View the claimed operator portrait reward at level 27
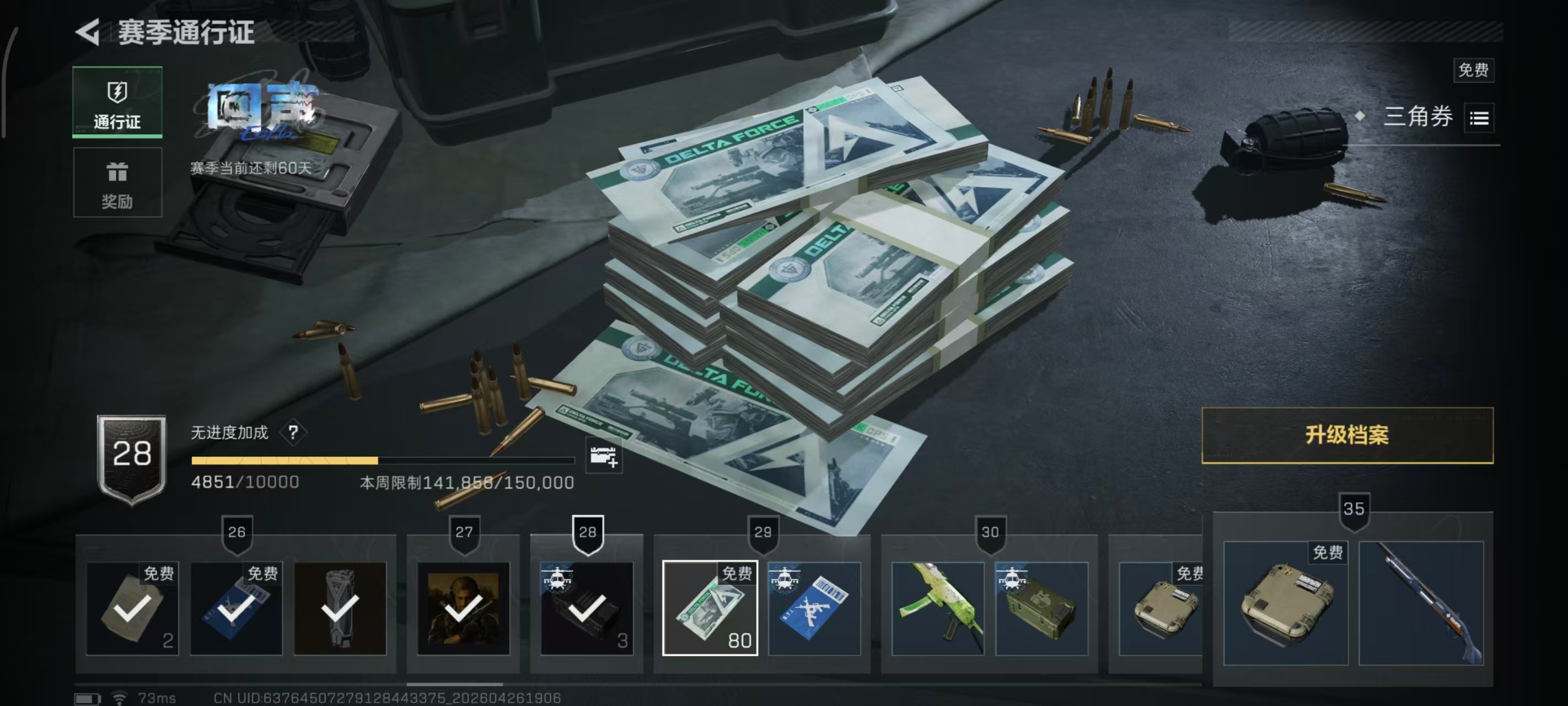This screenshot has width=1568, height=706. pos(463,608)
